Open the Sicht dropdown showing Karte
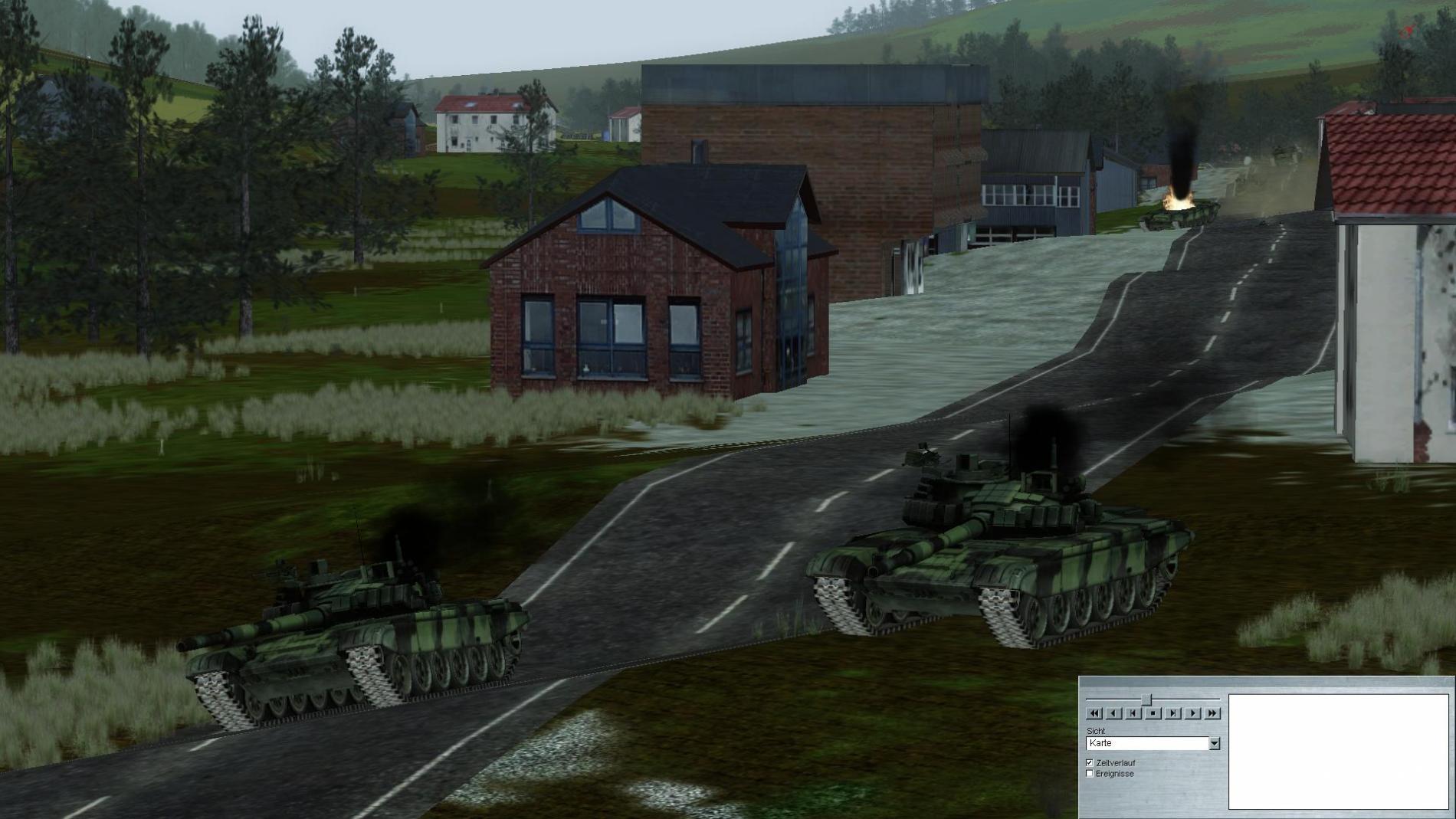 (1214, 744)
